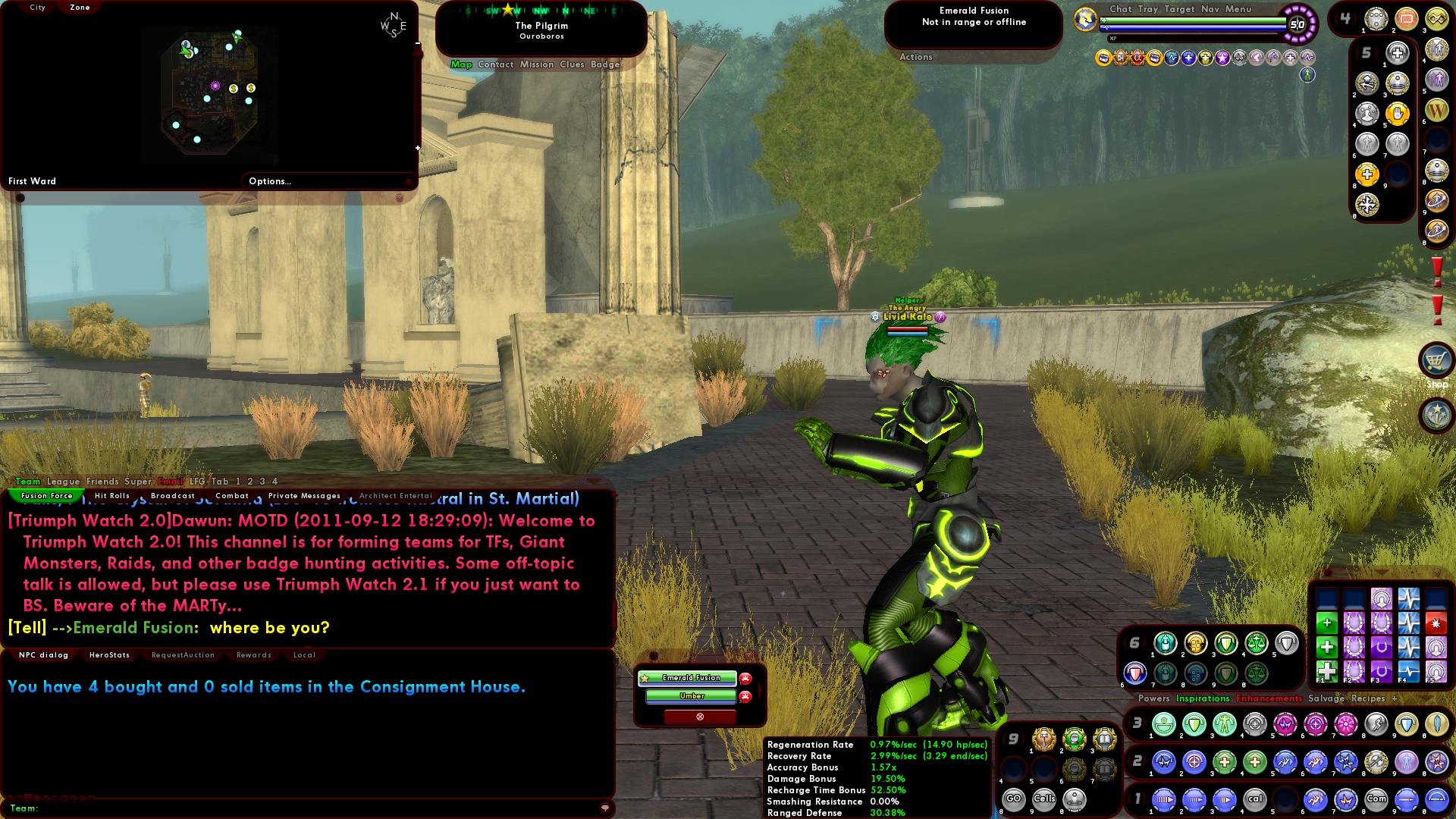This screenshot has width=1456, height=819.
Task: Activate the "Com" macro in power tray 1
Action: click(x=1376, y=799)
